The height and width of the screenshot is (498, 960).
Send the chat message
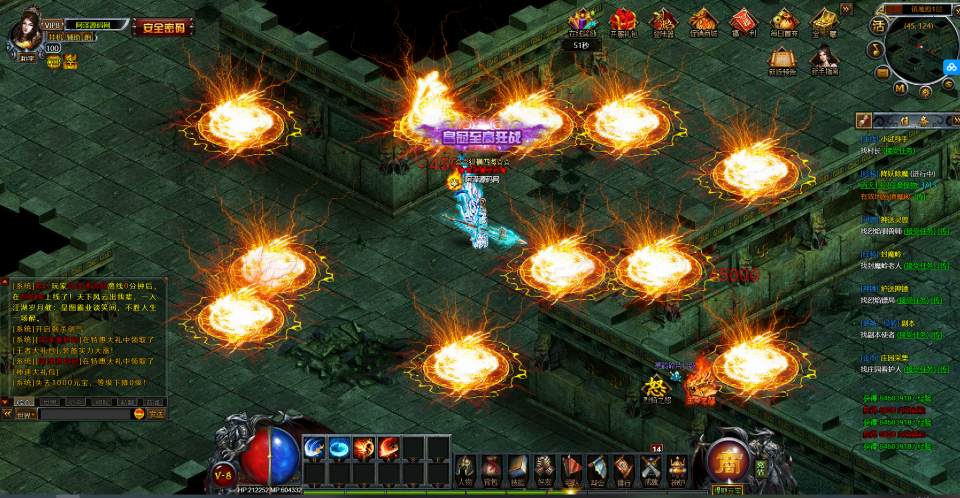[155, 412]
